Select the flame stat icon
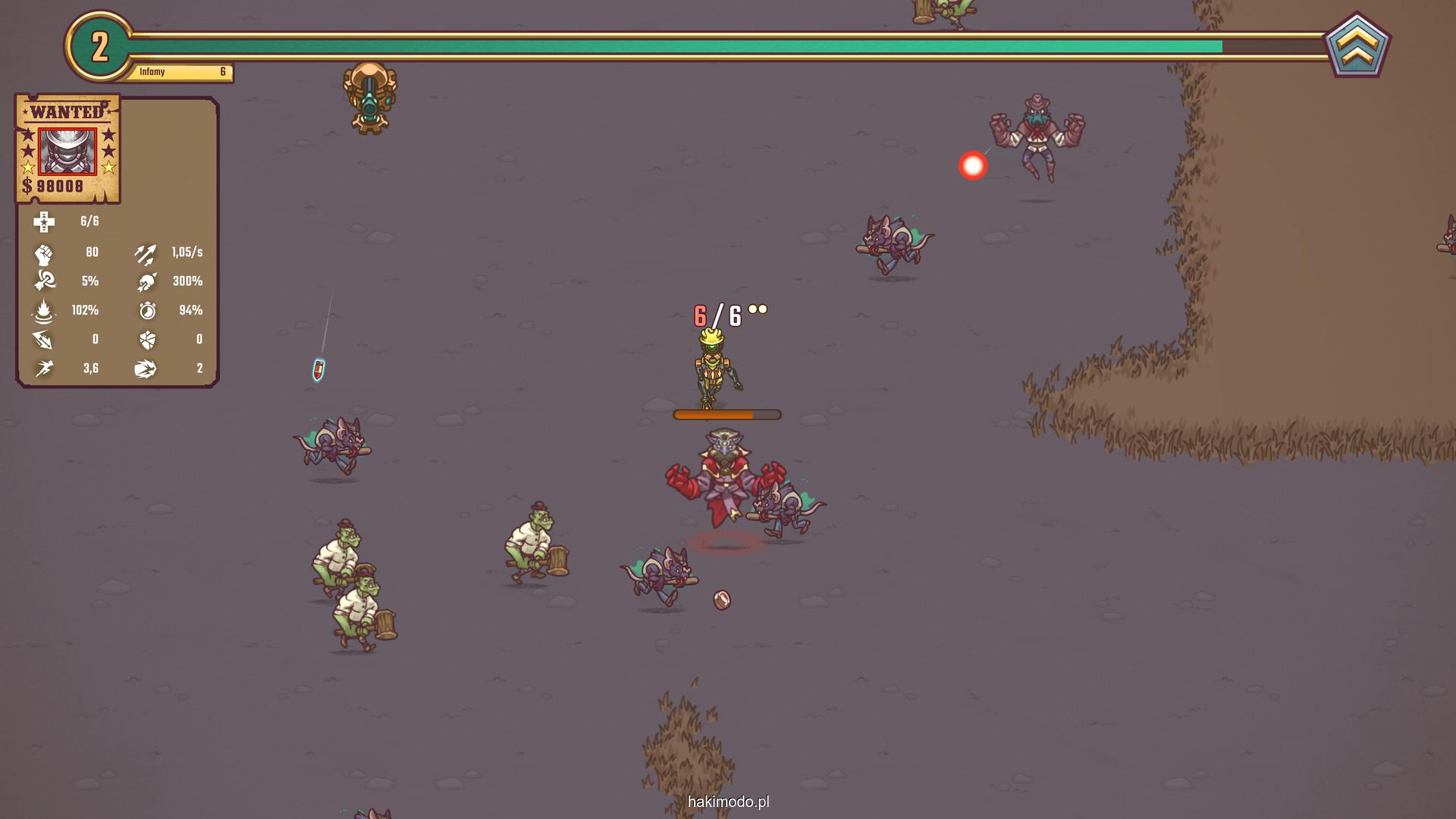 pos(44,311)
